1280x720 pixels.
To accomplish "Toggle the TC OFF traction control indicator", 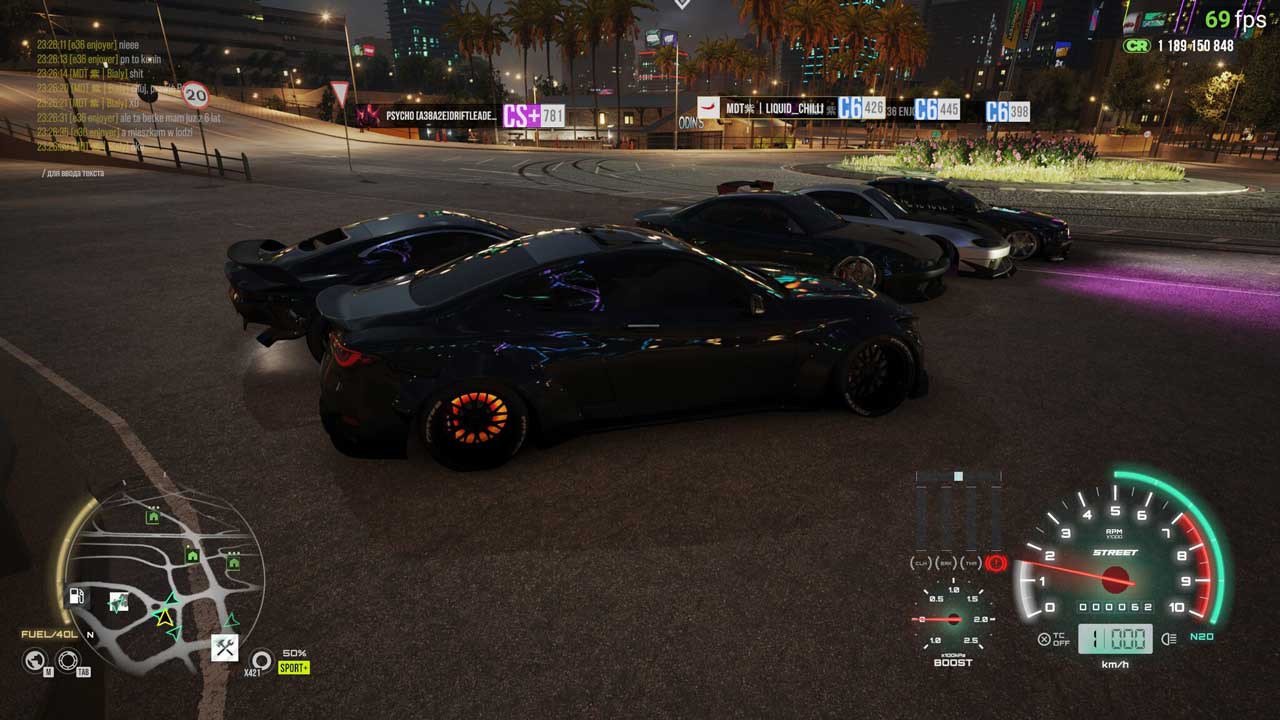I will coord(1053,639).
